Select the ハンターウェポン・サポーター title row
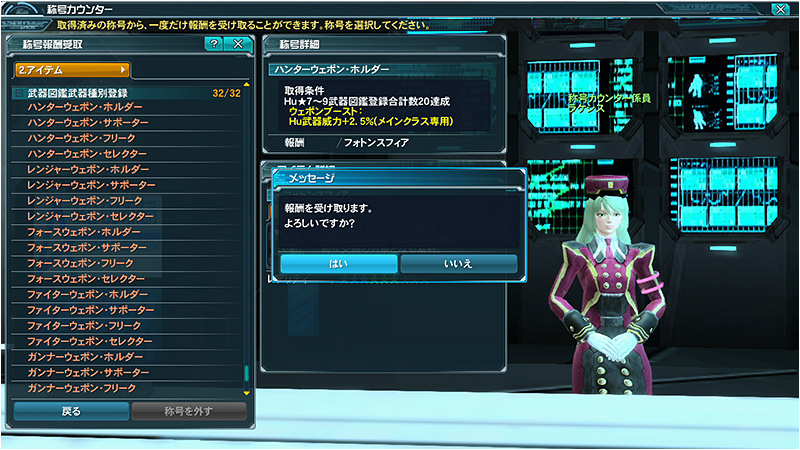Viewport: 800px width, 450px height. pyautogui.click(x=88, y=122)
